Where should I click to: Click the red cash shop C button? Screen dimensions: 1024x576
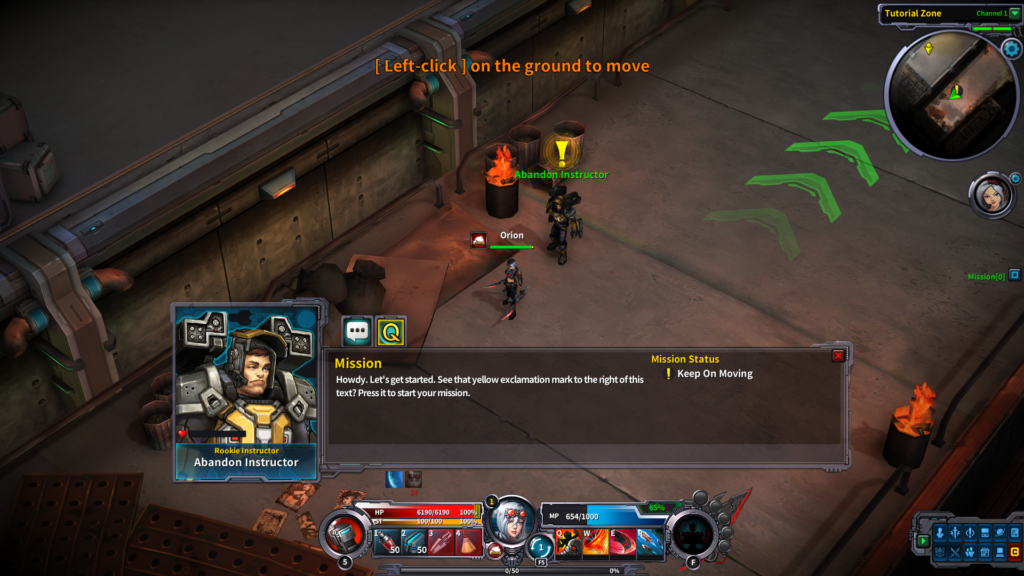pyautogui.click(x=1014, y=551)
